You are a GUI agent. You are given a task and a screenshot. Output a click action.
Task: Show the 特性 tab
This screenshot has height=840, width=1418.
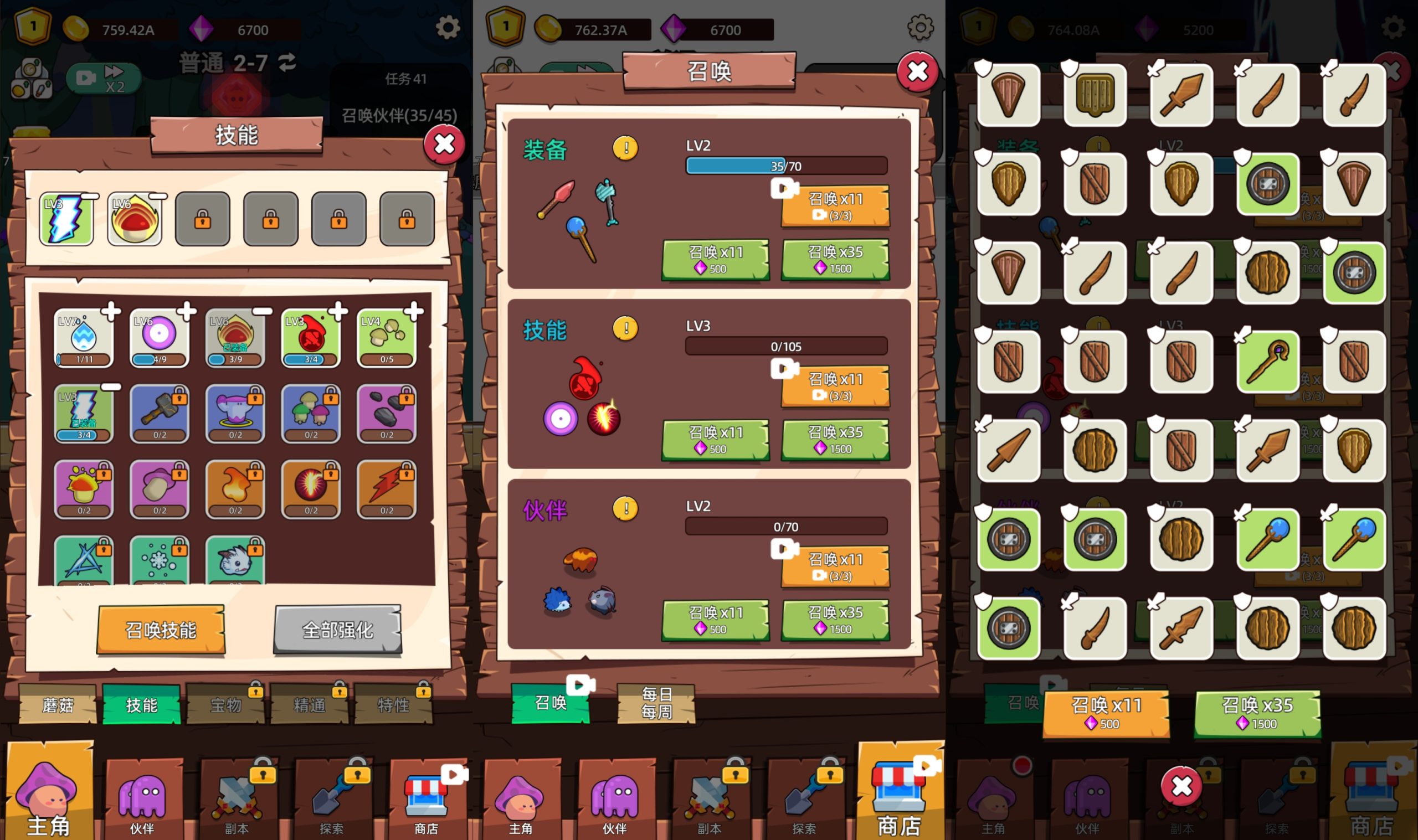(393, 705)
